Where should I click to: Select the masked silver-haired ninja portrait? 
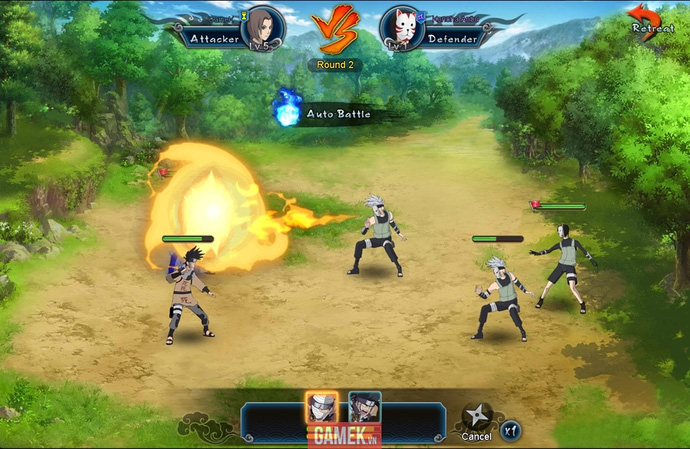pos(321,409)
